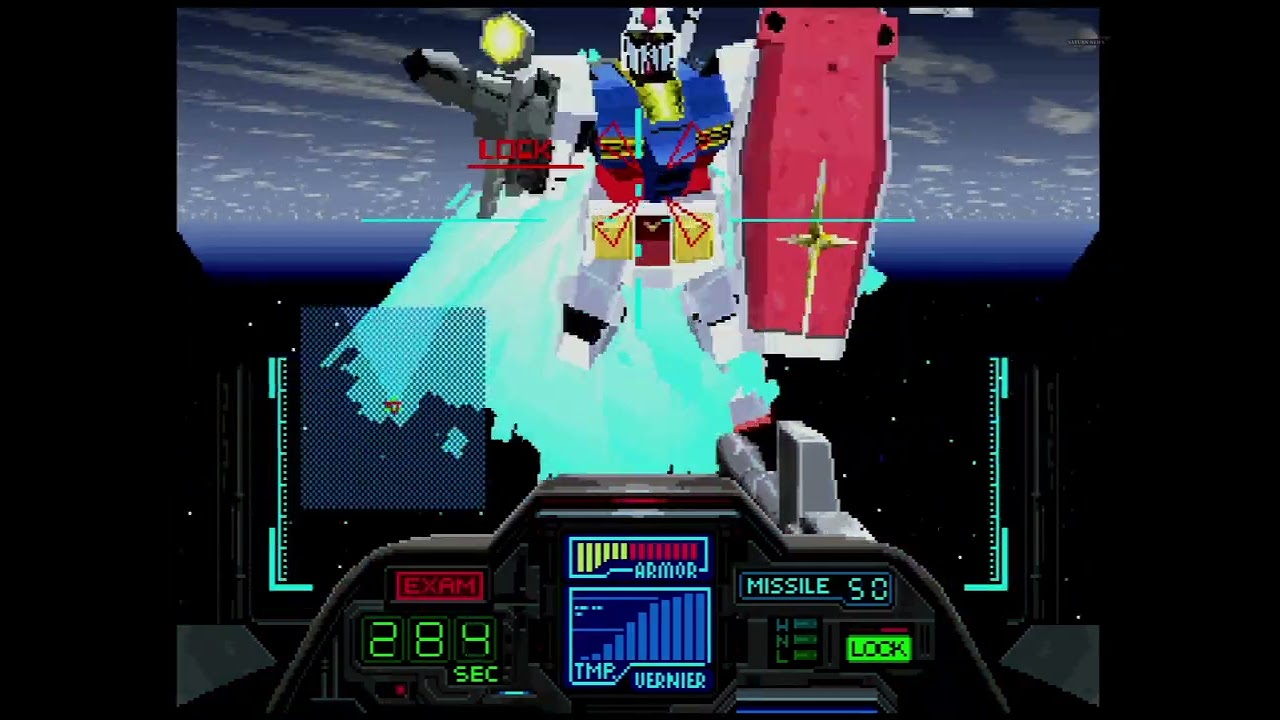Select the green LOCK indicator light
Screen dimensions: 1280x720
click(878, 649)
